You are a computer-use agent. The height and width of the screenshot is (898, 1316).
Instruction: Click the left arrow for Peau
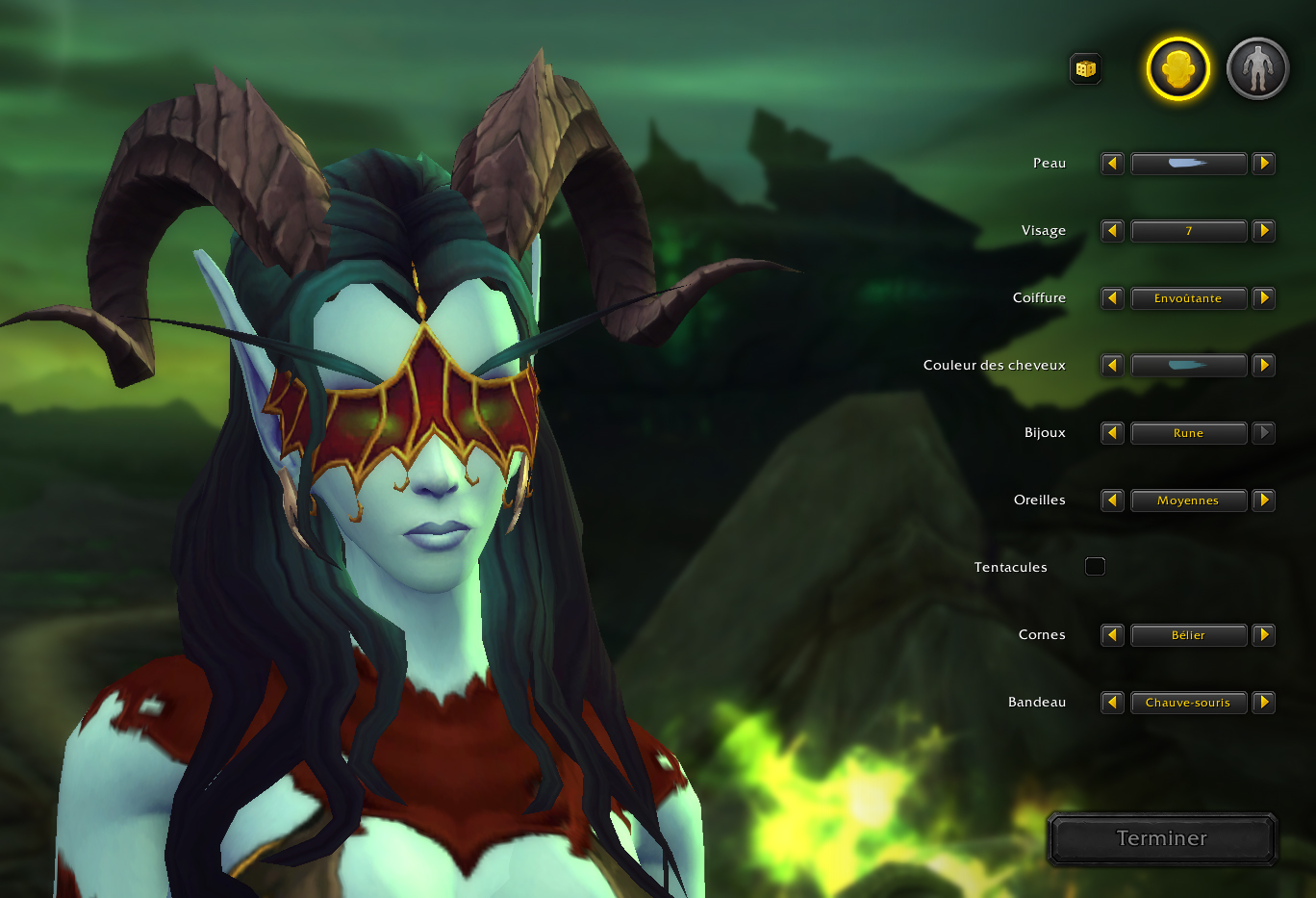click(1111, 164)
